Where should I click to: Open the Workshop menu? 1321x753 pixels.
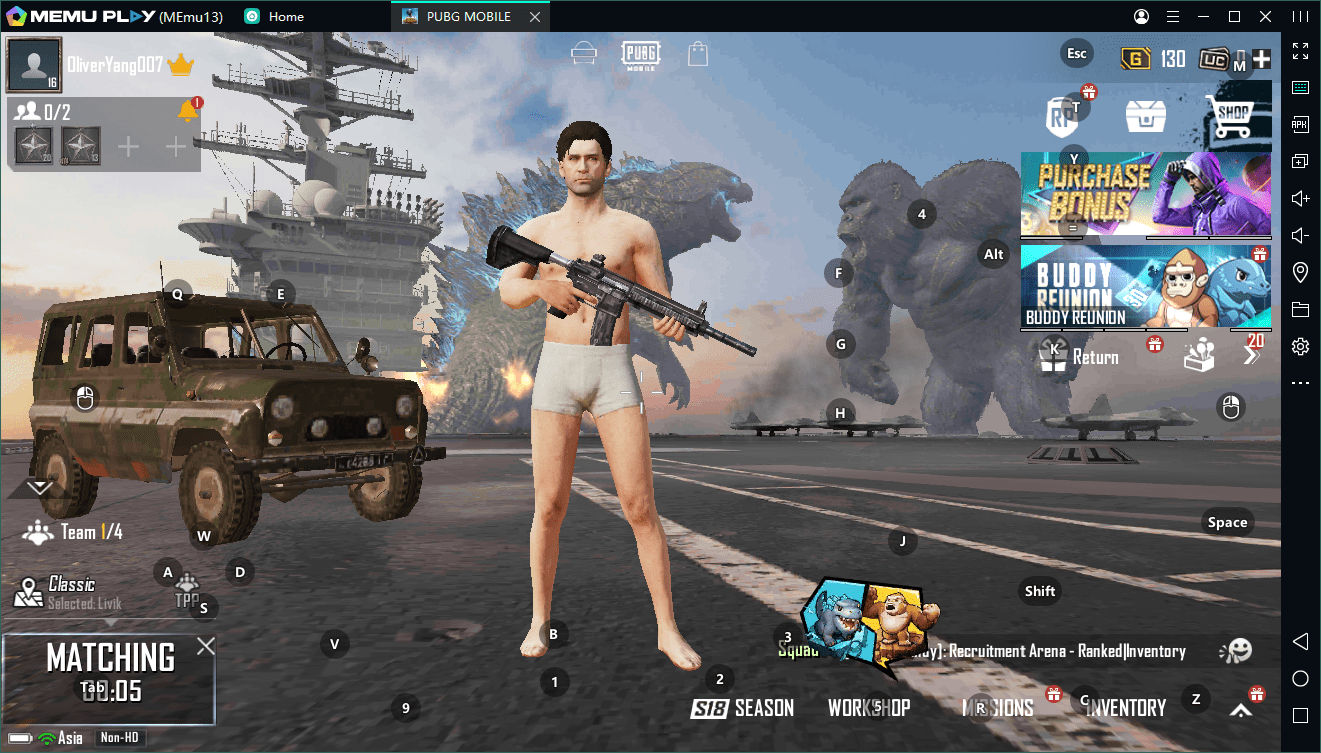[868, 708]
